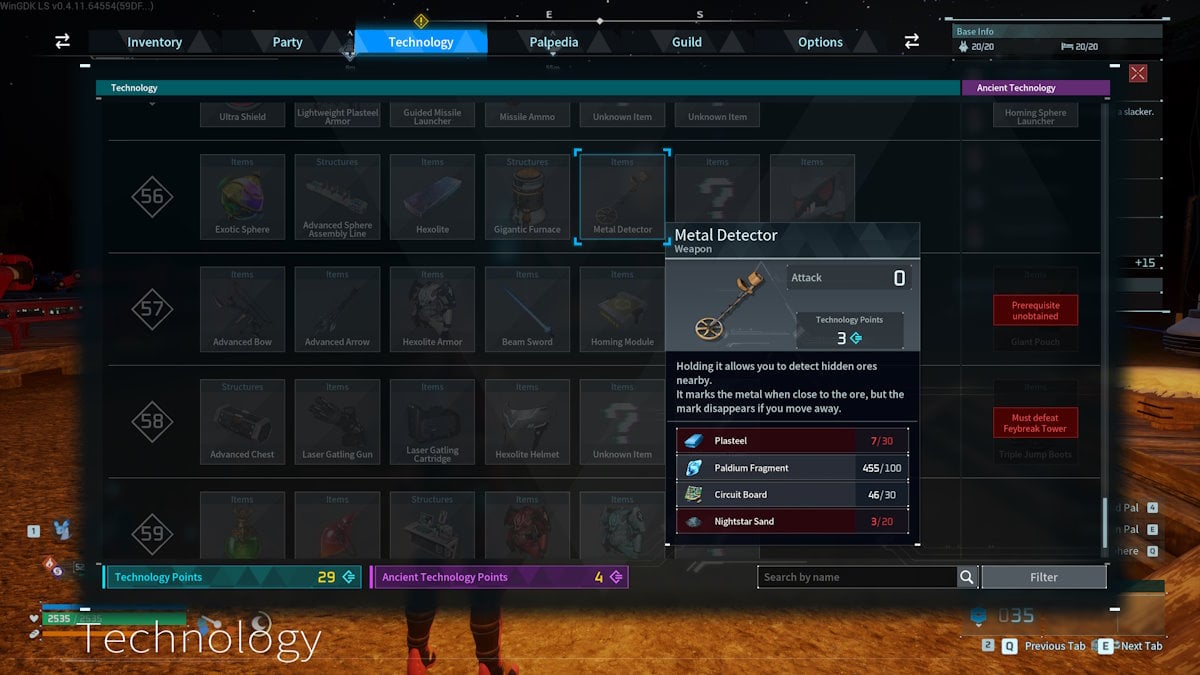Choose the Beam Sword technology

(x=527, y=309)
